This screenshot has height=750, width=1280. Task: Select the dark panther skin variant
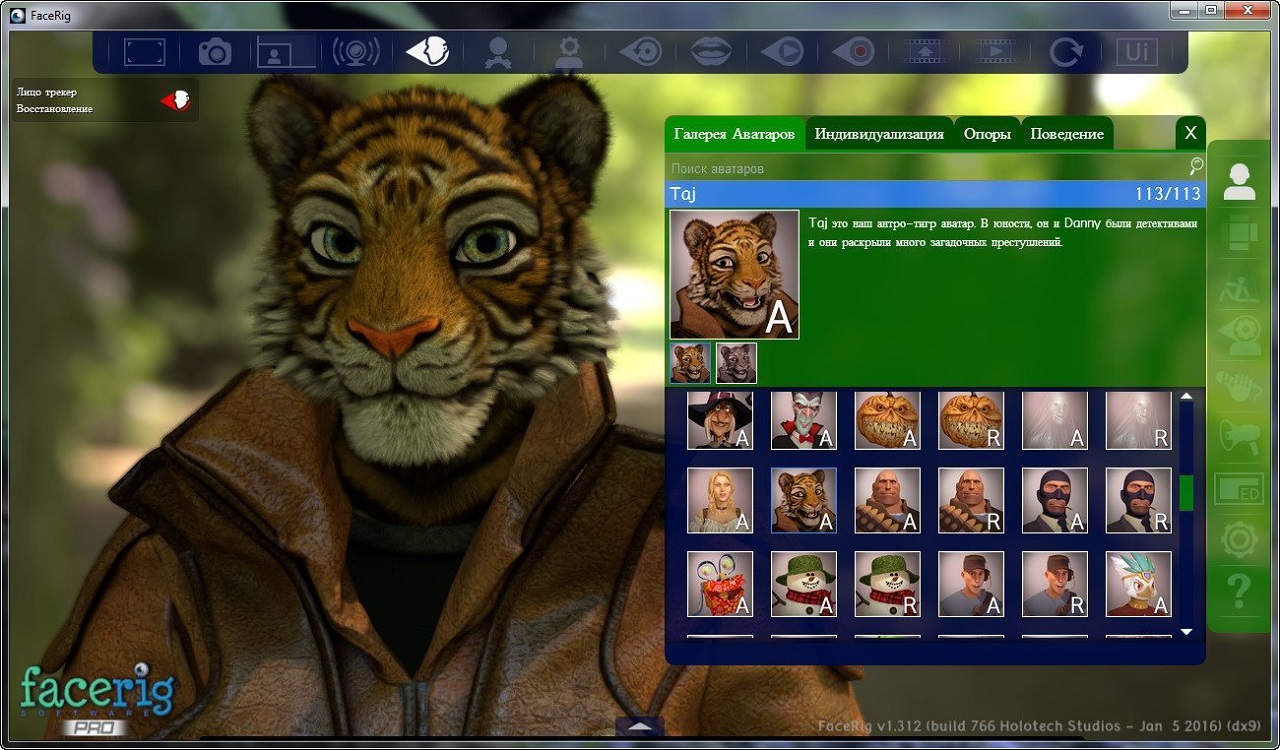[736, 364]
